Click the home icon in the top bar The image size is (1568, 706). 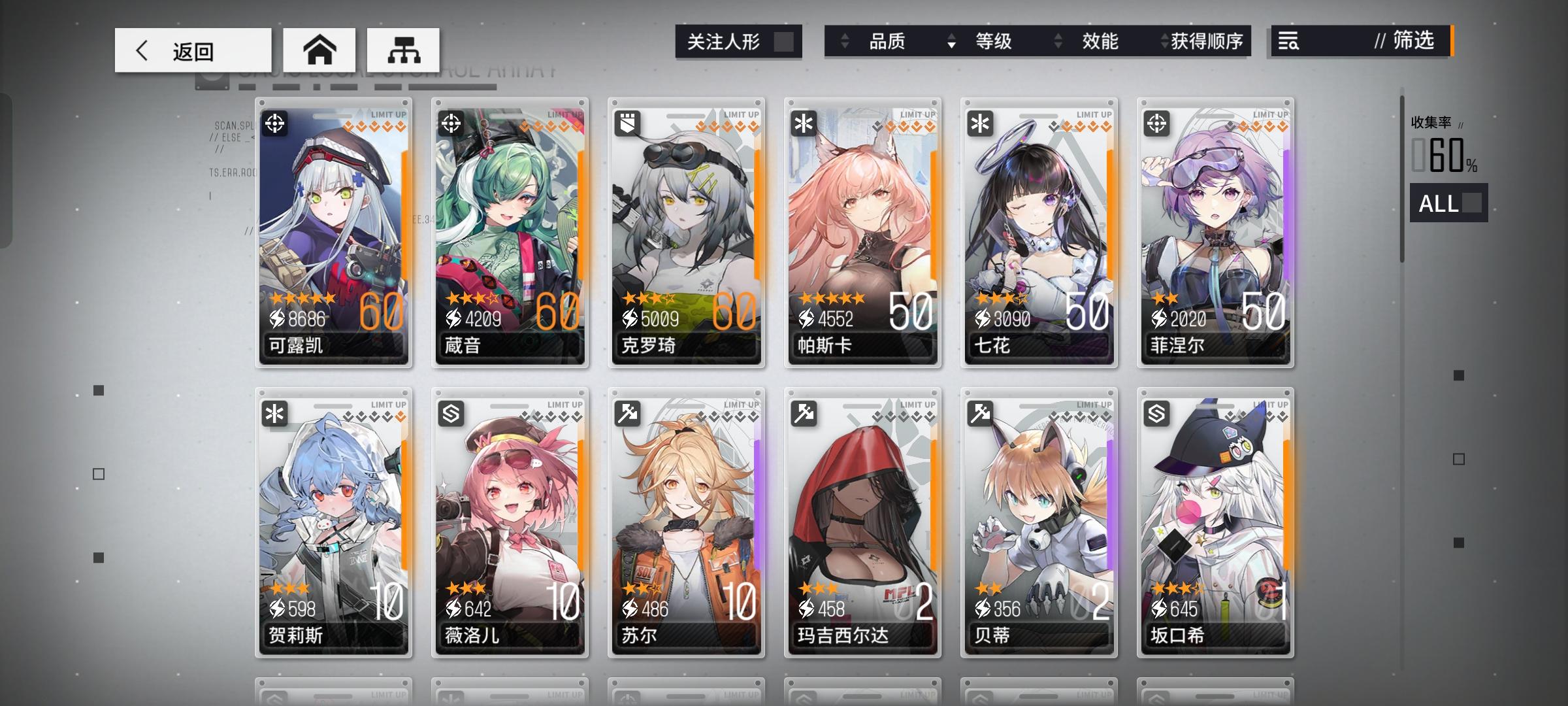click(319, 49)
